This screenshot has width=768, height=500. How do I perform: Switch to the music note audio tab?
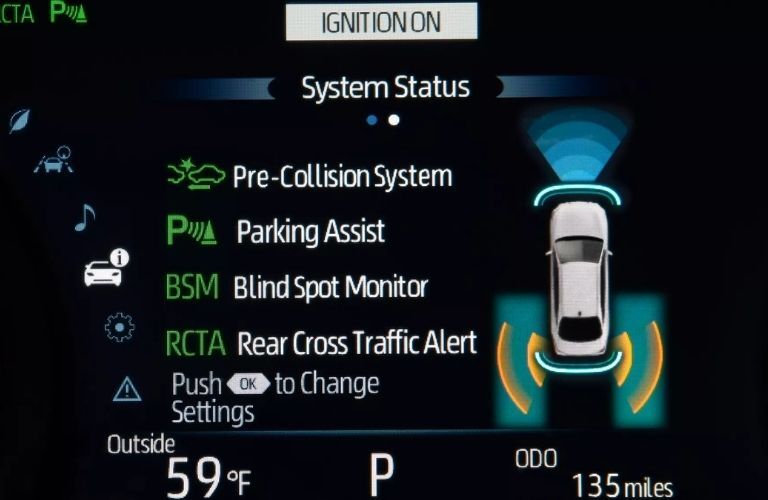(85, 217)
